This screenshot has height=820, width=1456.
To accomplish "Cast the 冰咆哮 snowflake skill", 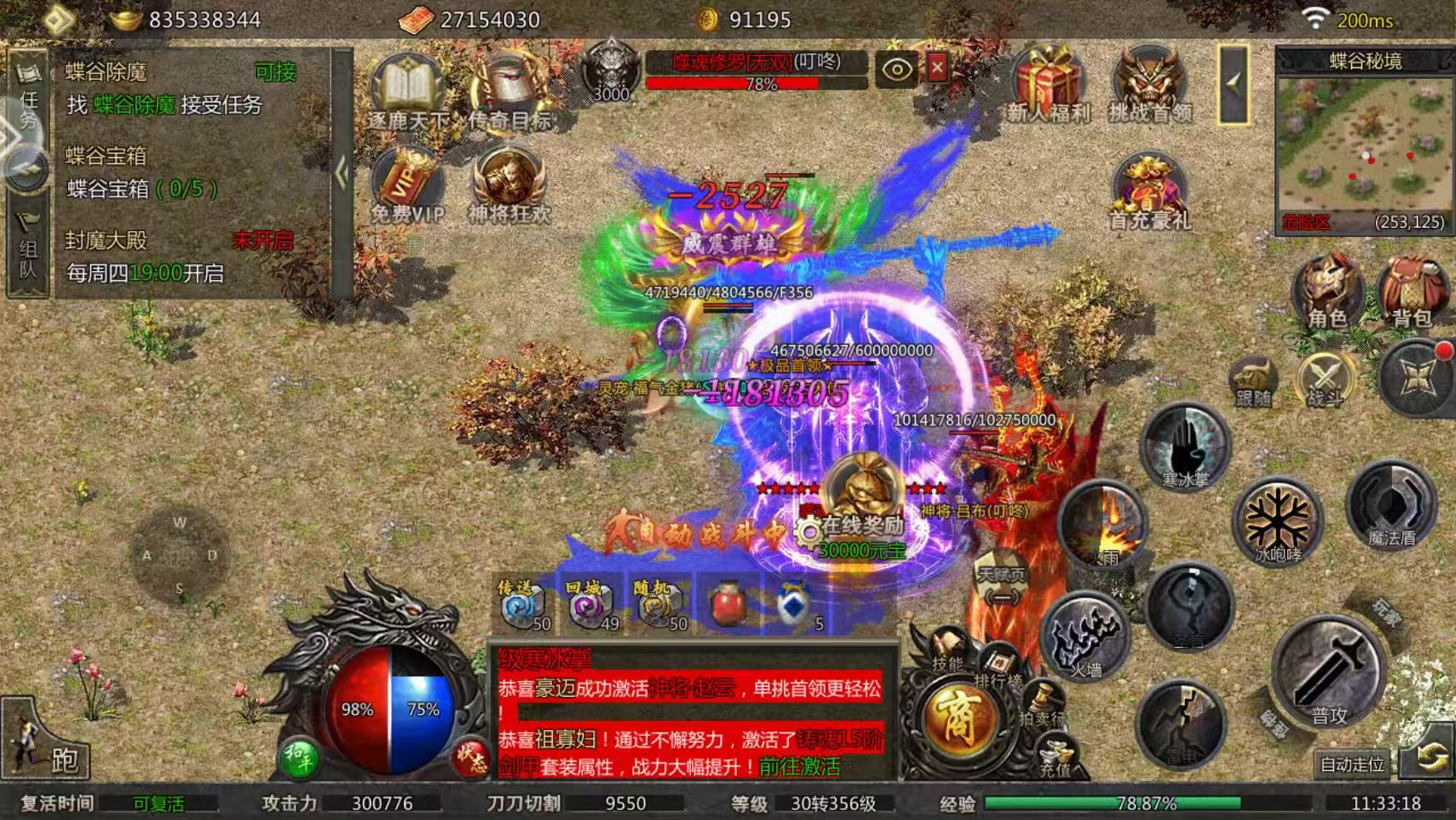I will pos(1277,521).
